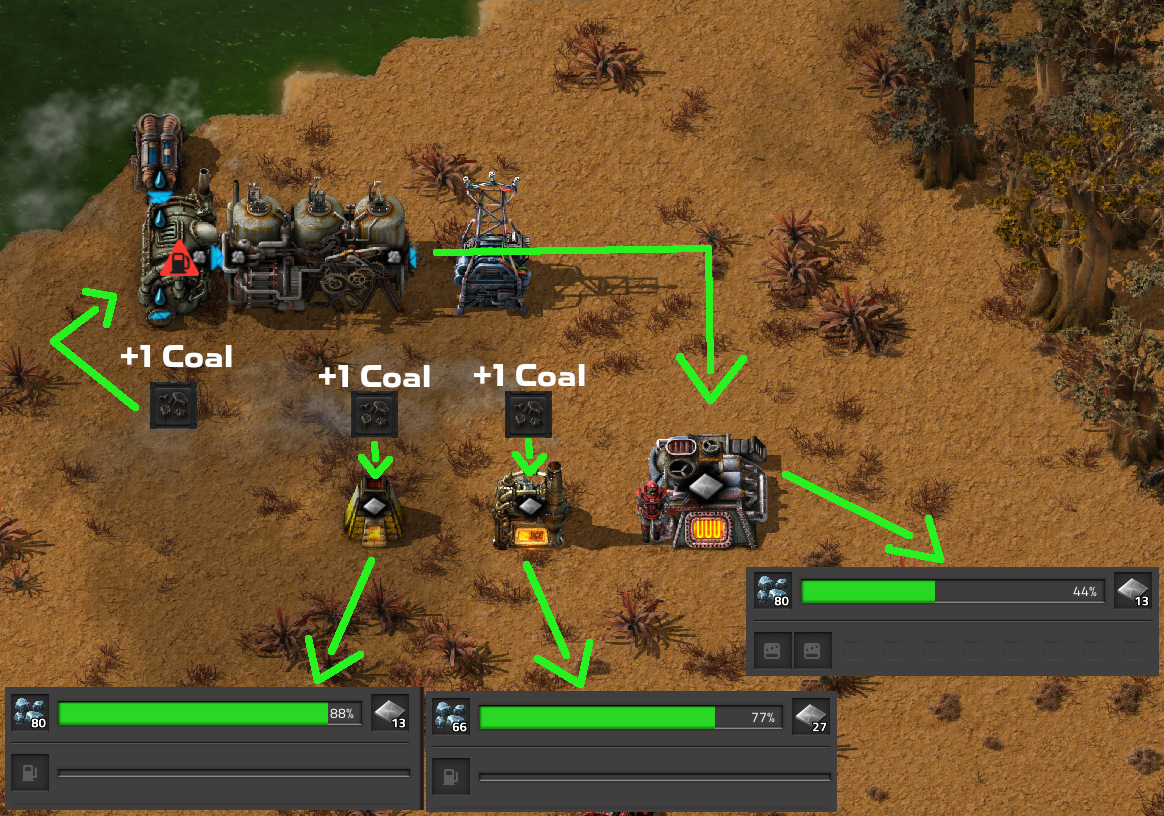The image size is (1164, 816).
Task: Grab the iron plates in the 44% furnace panel
Action: 1133,591
